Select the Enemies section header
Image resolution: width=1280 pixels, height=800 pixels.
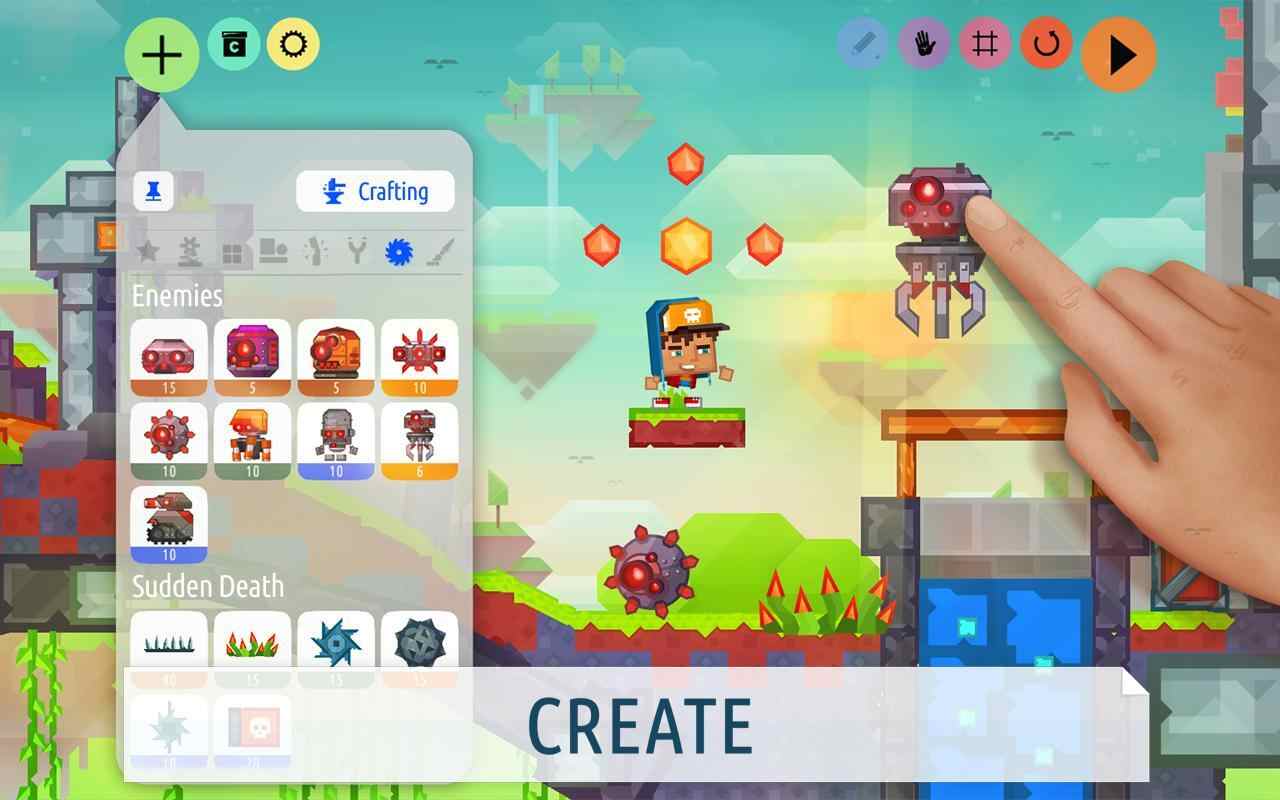177,295
